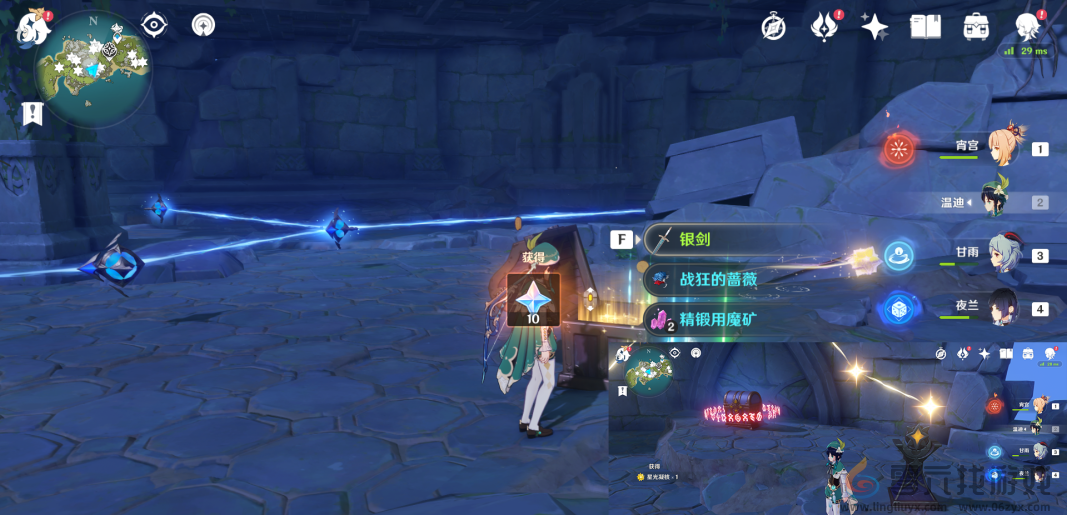Switch to party member 温迪

(x=1001, y=201)
